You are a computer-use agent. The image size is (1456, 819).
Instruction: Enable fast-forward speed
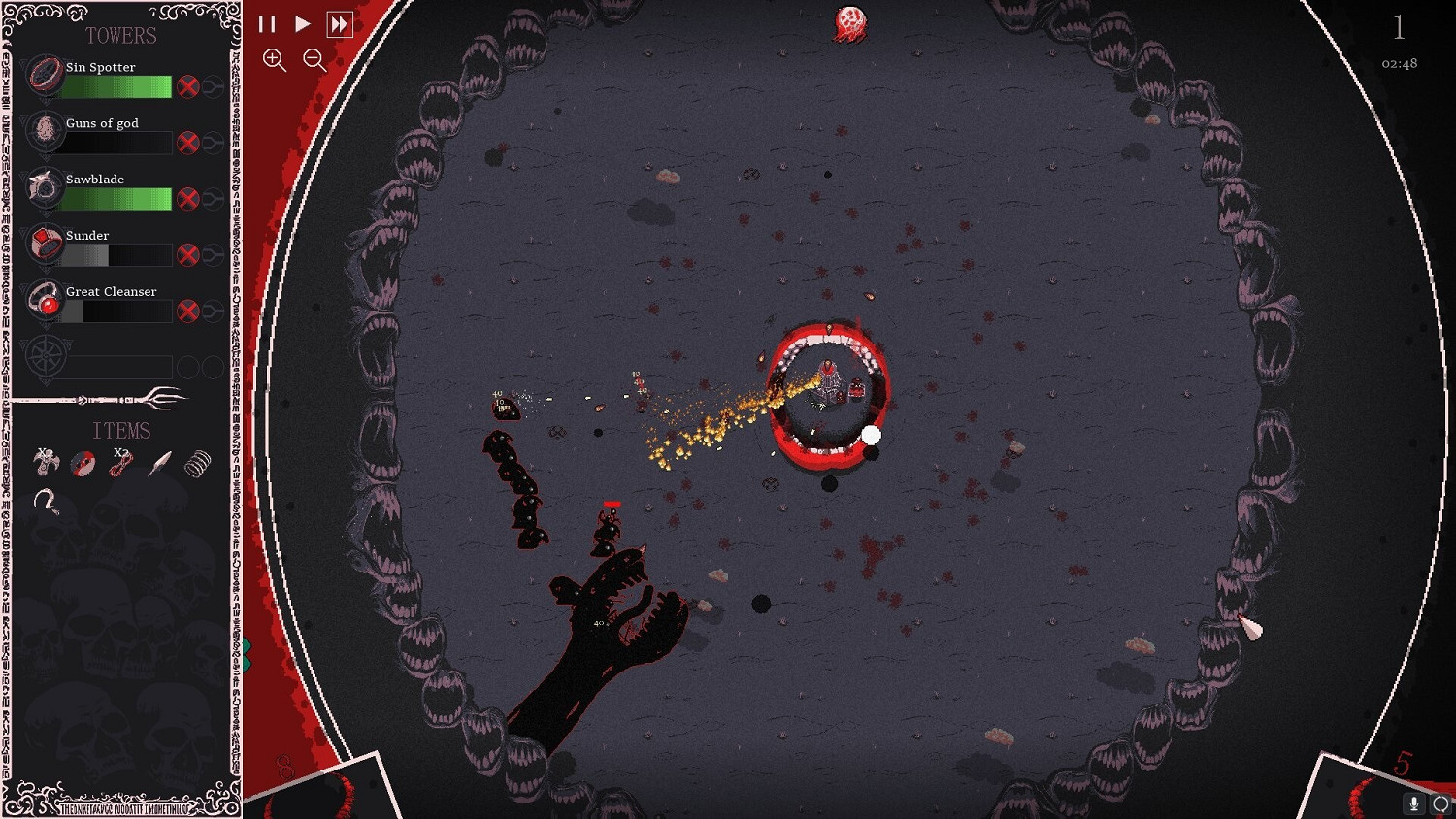pyautogui.click(x=340, y=24)
